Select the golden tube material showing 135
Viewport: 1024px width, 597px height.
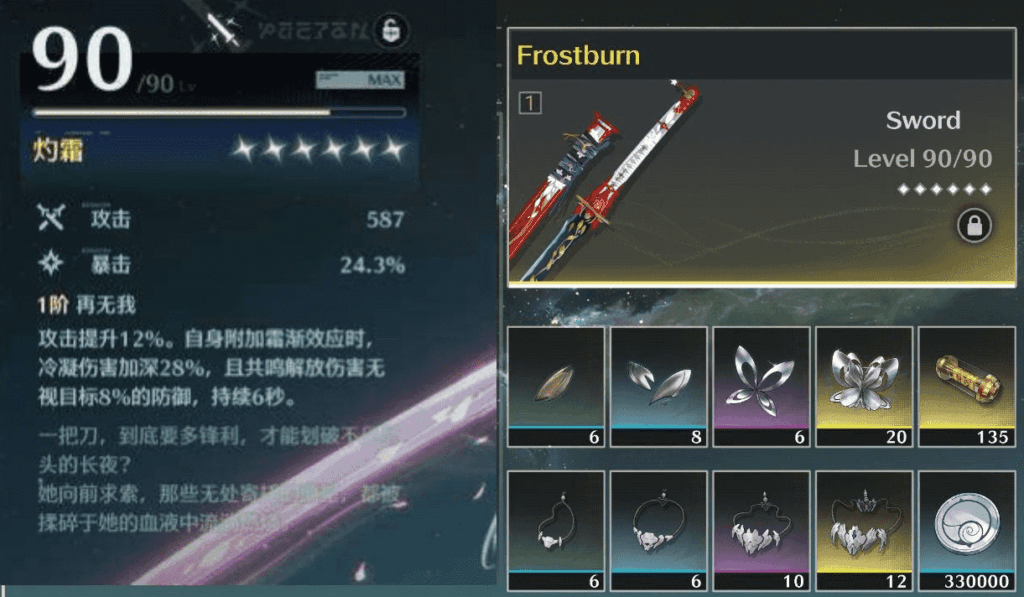(x=965, y=386)
